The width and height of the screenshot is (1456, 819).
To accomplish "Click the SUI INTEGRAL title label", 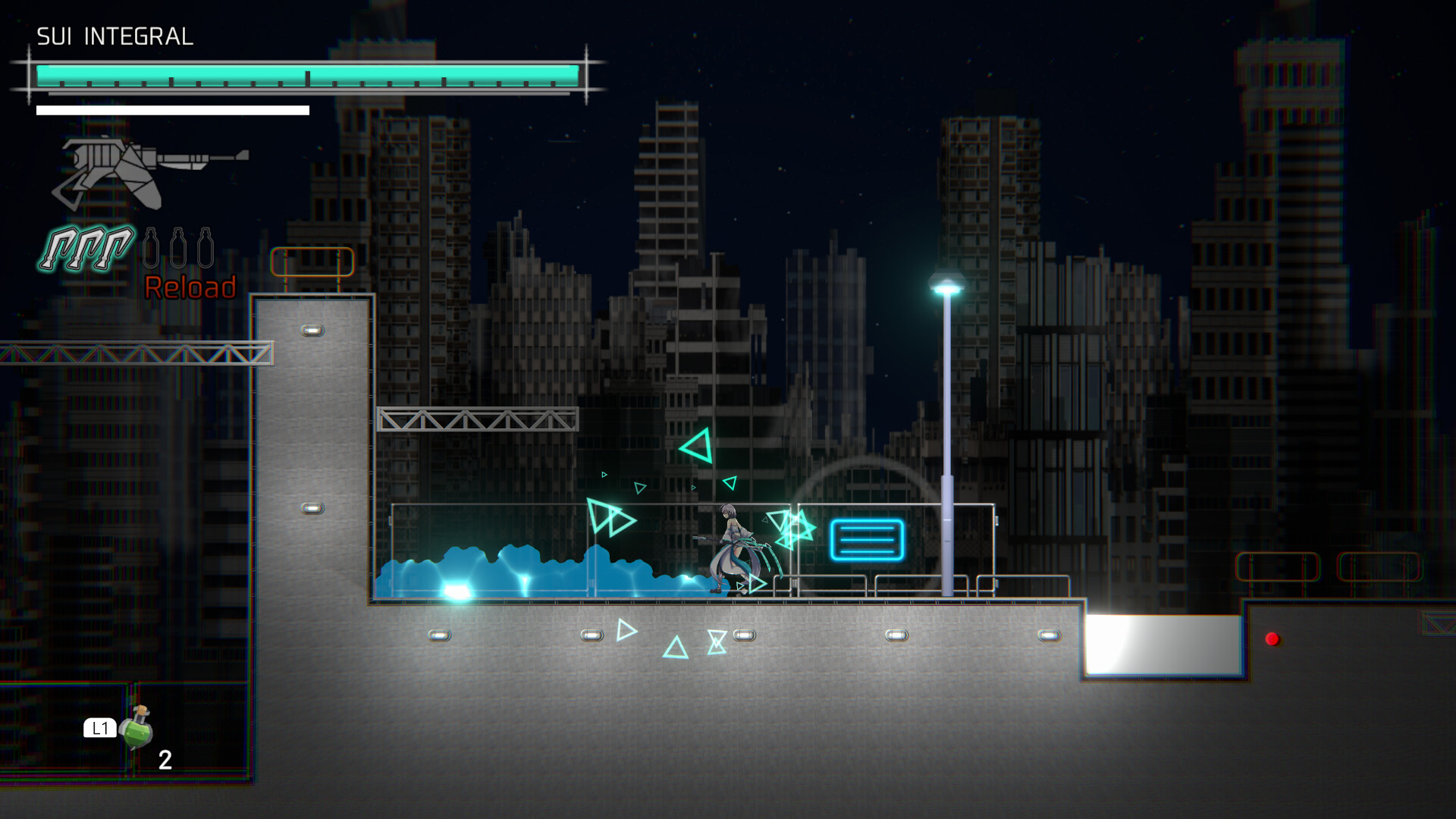I will [x=115, y=35].
